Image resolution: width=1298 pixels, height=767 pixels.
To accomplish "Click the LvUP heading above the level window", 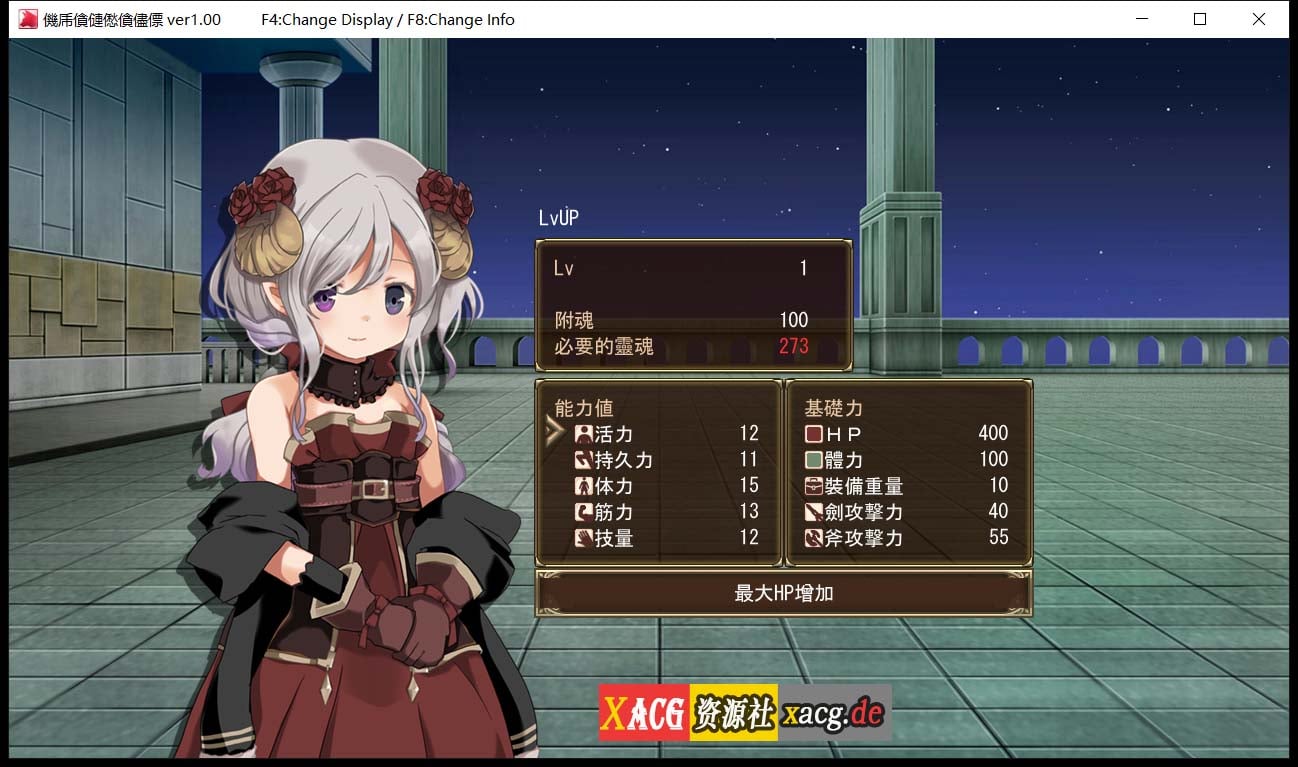I will [556, 217].
